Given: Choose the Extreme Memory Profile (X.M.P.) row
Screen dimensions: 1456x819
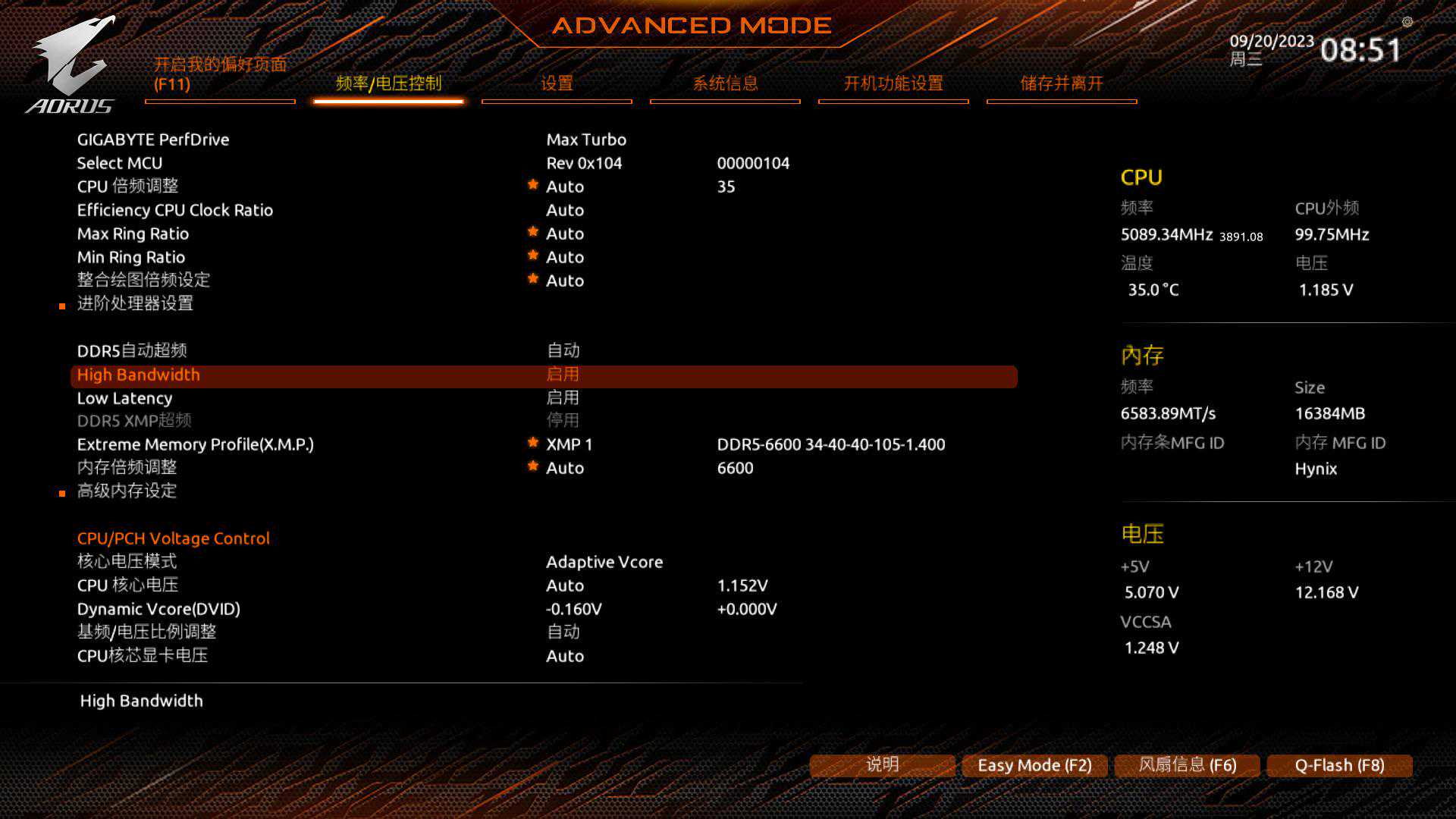Looking at the screenshot, I should (195, 444).
